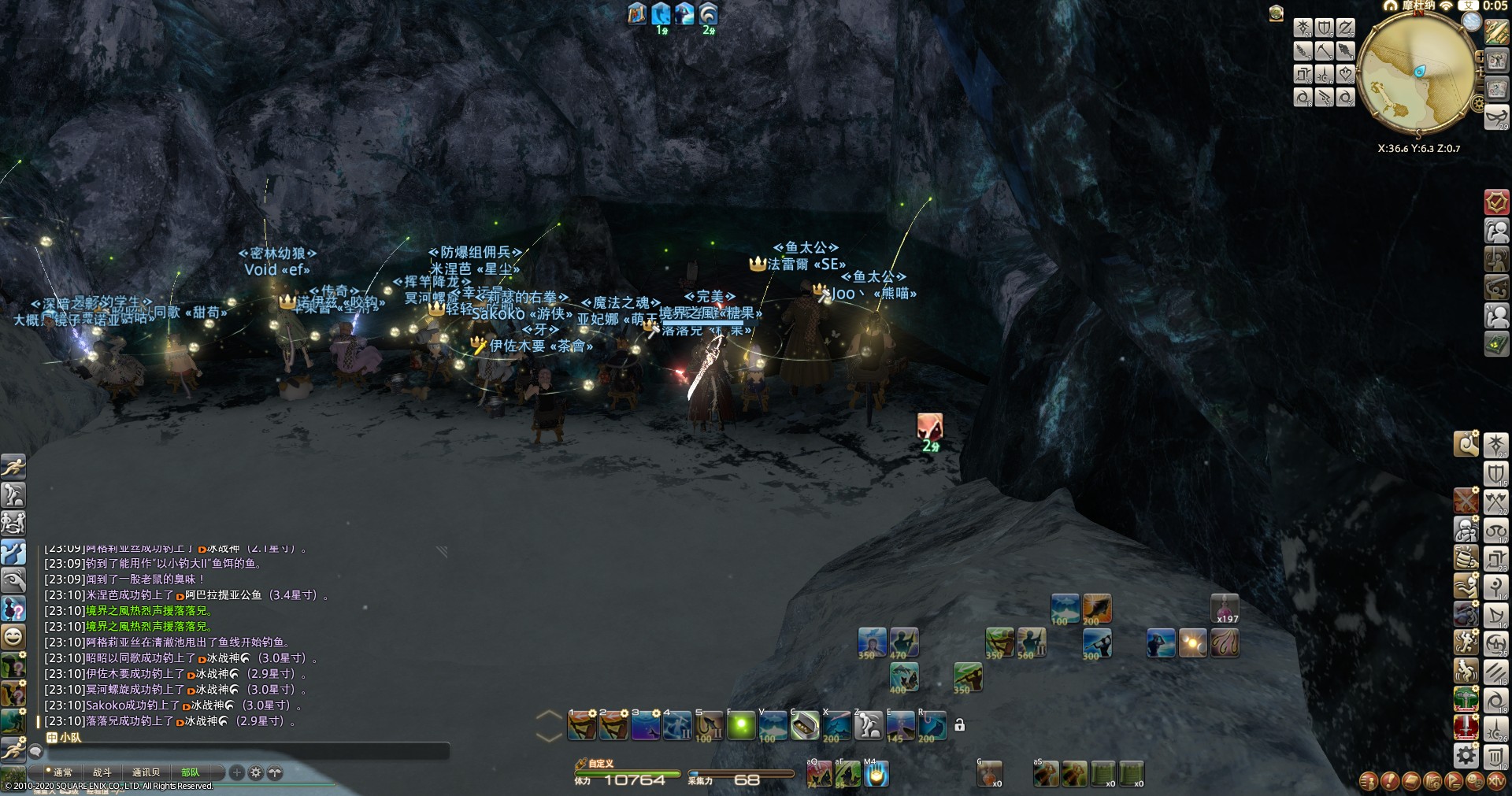The height and width of the screenshot is (796, 1512).
Task: Select the 通讯贝 chat tab
Action: point(146,772)
